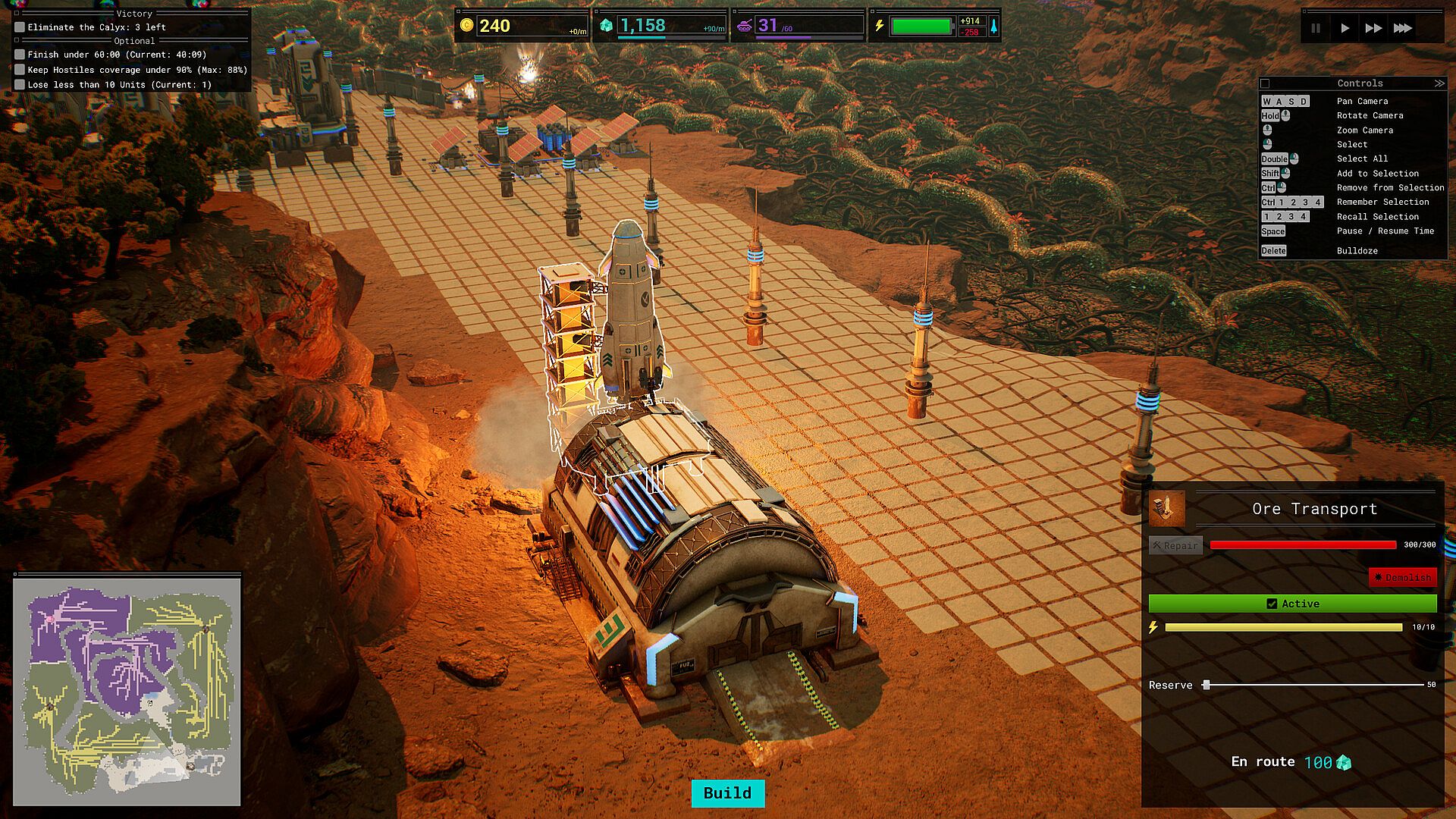The height and width of the screenshot is (819, 1456).
Task: Set game to normal play speed
Action: [1345, 28]
